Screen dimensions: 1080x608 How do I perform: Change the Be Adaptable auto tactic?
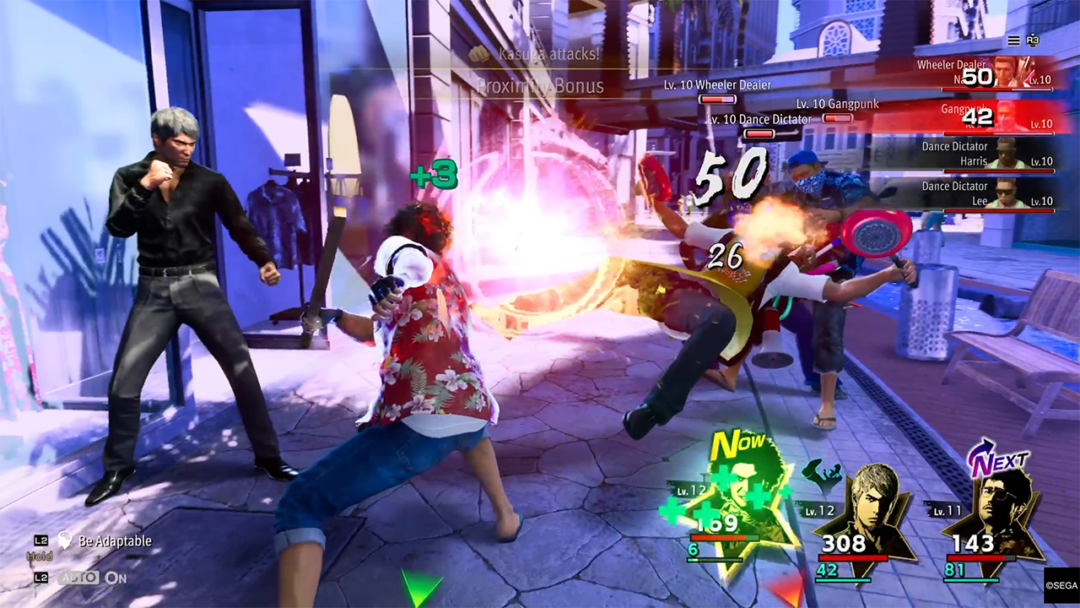click(x=105, y=541)
